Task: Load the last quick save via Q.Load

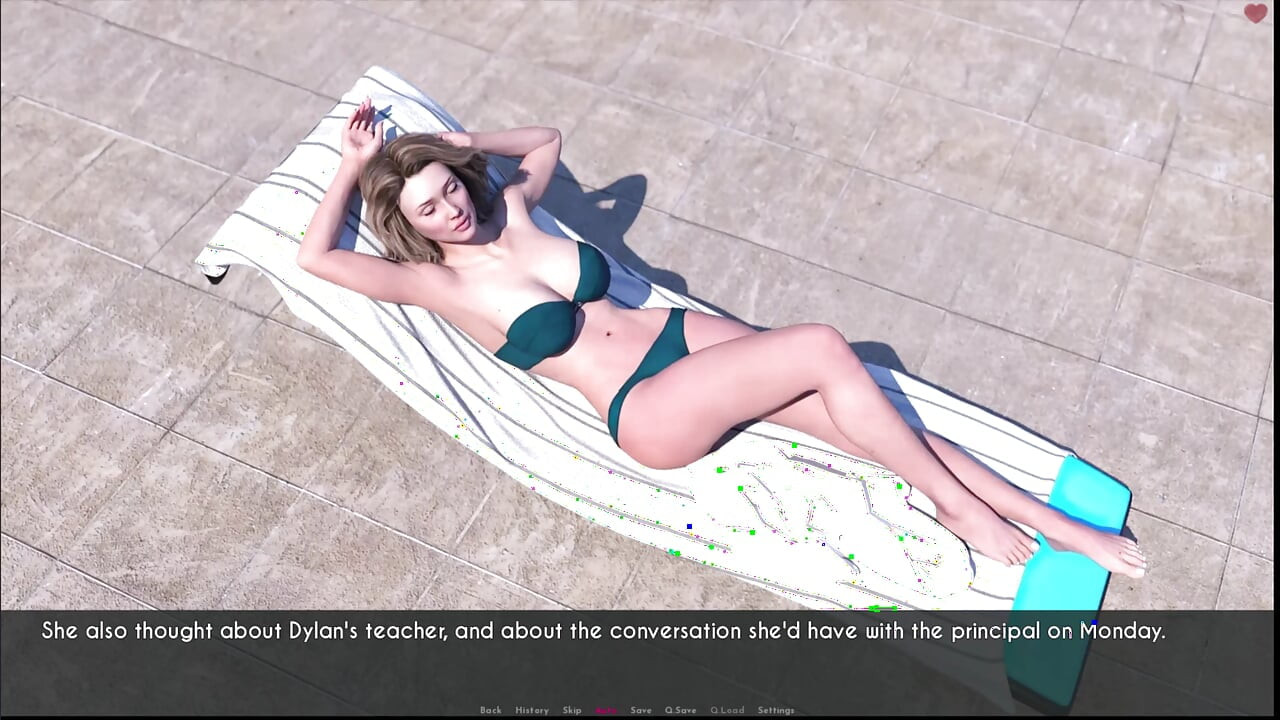Action: coord(727,710)
